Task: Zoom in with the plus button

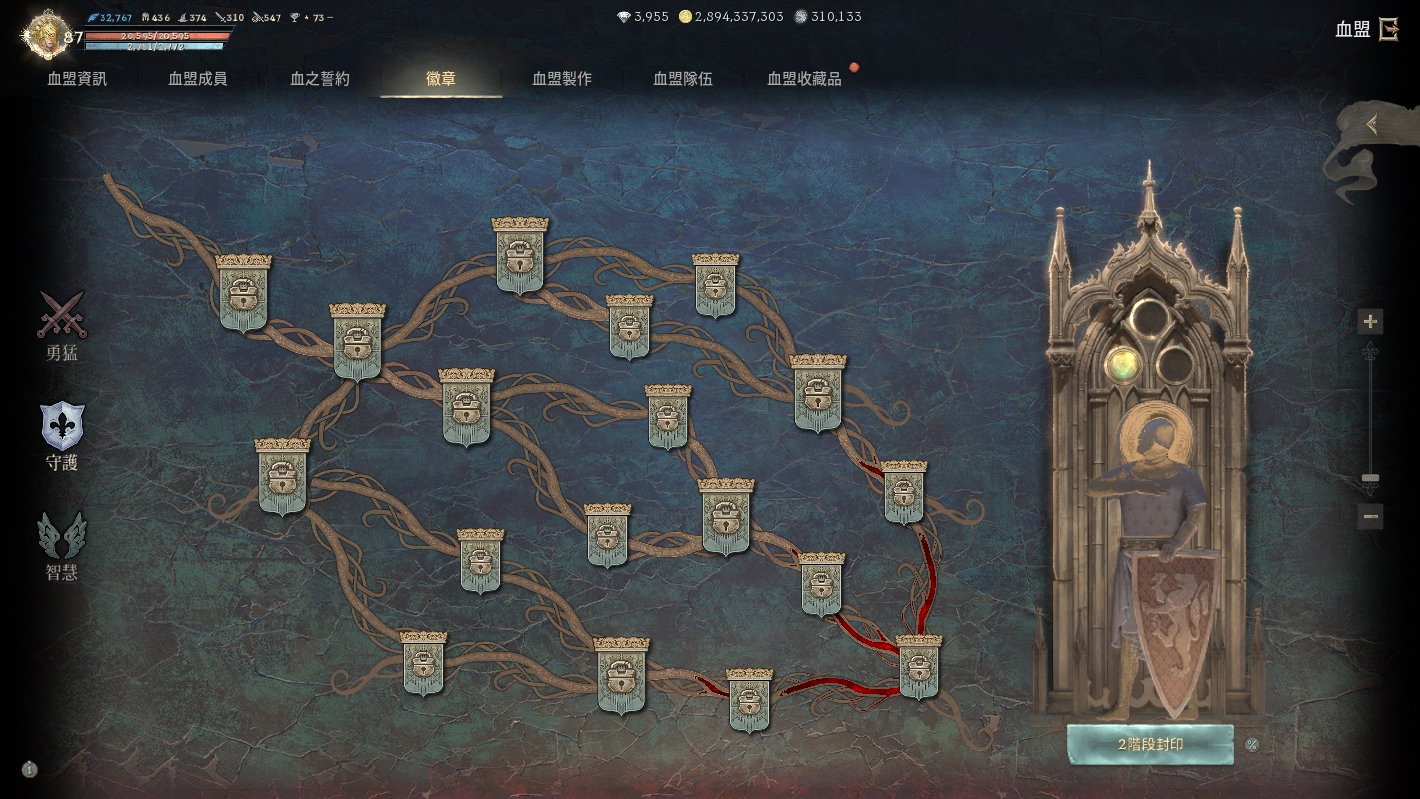Action: pyautogui.click(x=1370, y=322)
